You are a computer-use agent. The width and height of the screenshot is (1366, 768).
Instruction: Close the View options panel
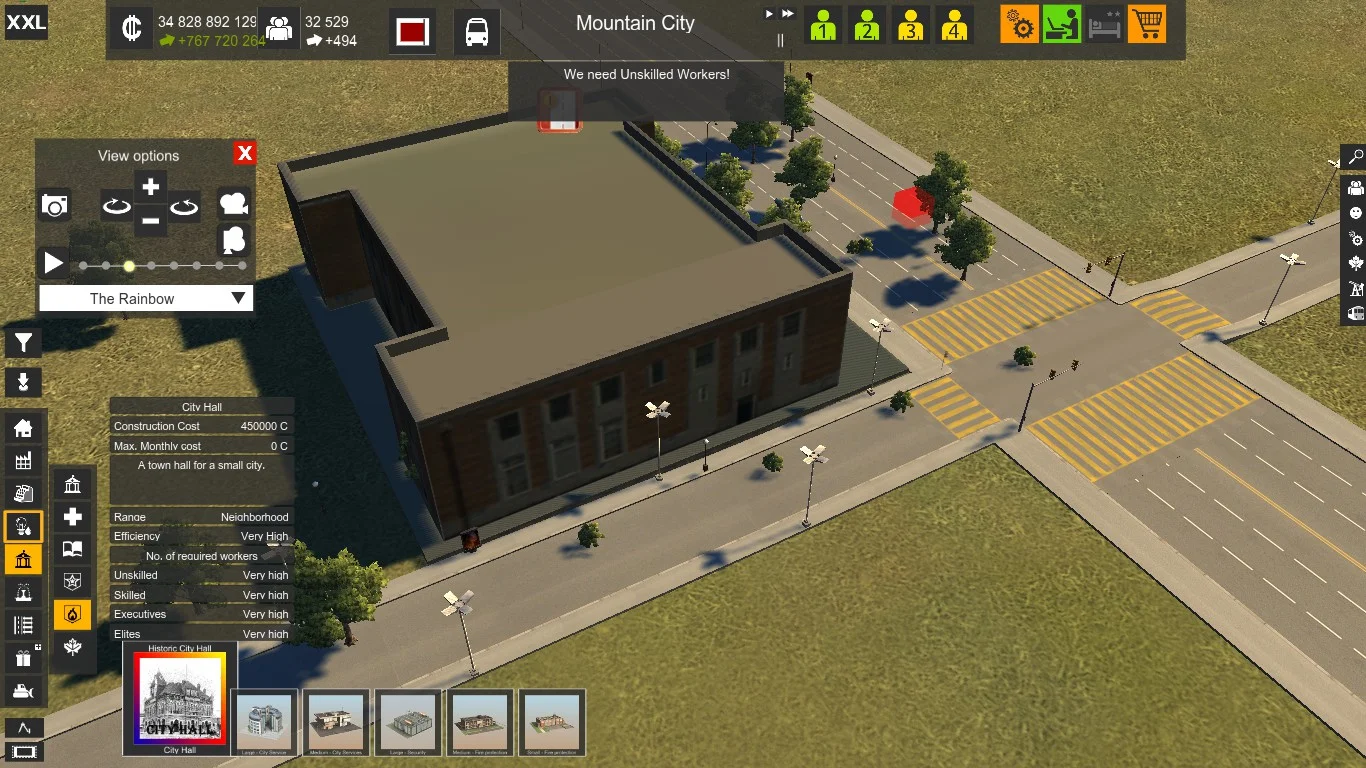tap(245, 153)
